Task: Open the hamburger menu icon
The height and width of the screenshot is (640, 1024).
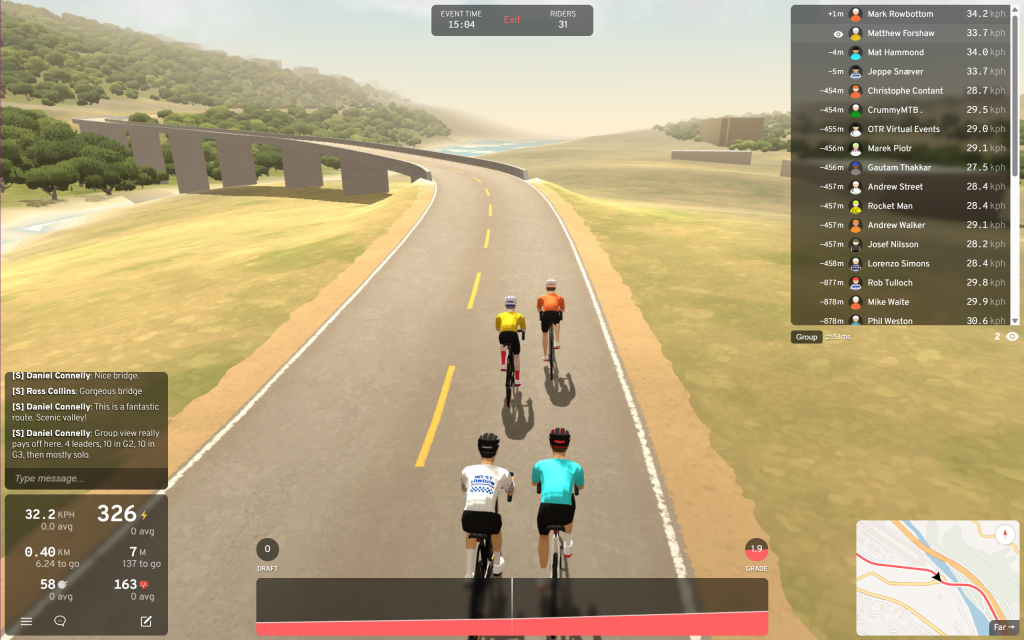Action: (x=27, y=621)
